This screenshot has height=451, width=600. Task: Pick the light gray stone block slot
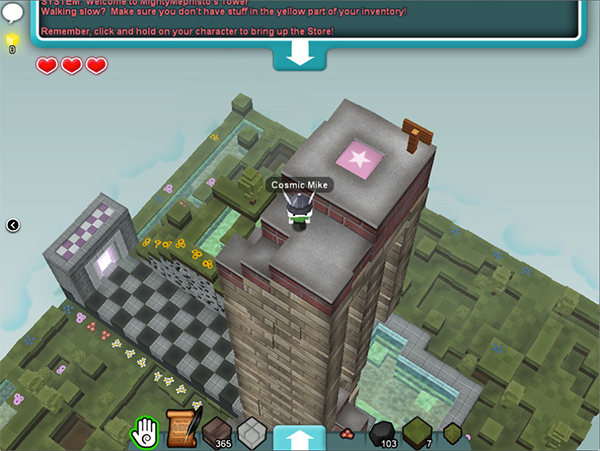tap(251, 434)
